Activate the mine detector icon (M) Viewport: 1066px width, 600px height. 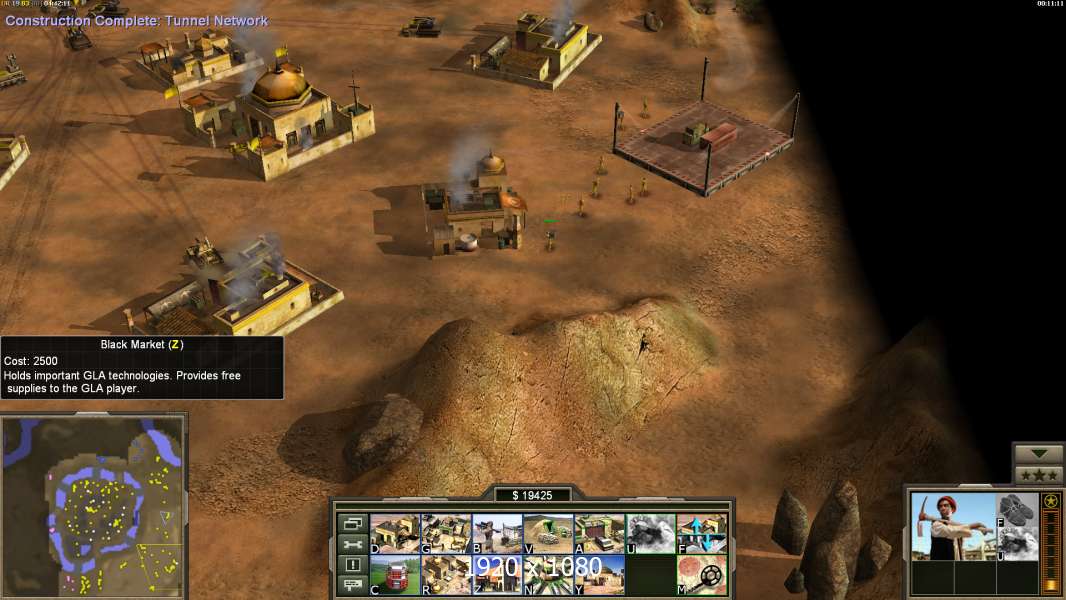[x=701, y=574]
